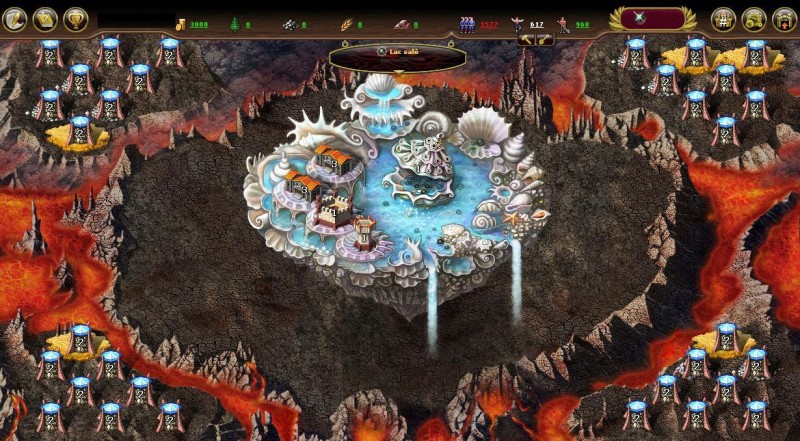The height and width of the screenshot is (441, 800).
Task: Open the quill feather menu
Action: [15, 18]
